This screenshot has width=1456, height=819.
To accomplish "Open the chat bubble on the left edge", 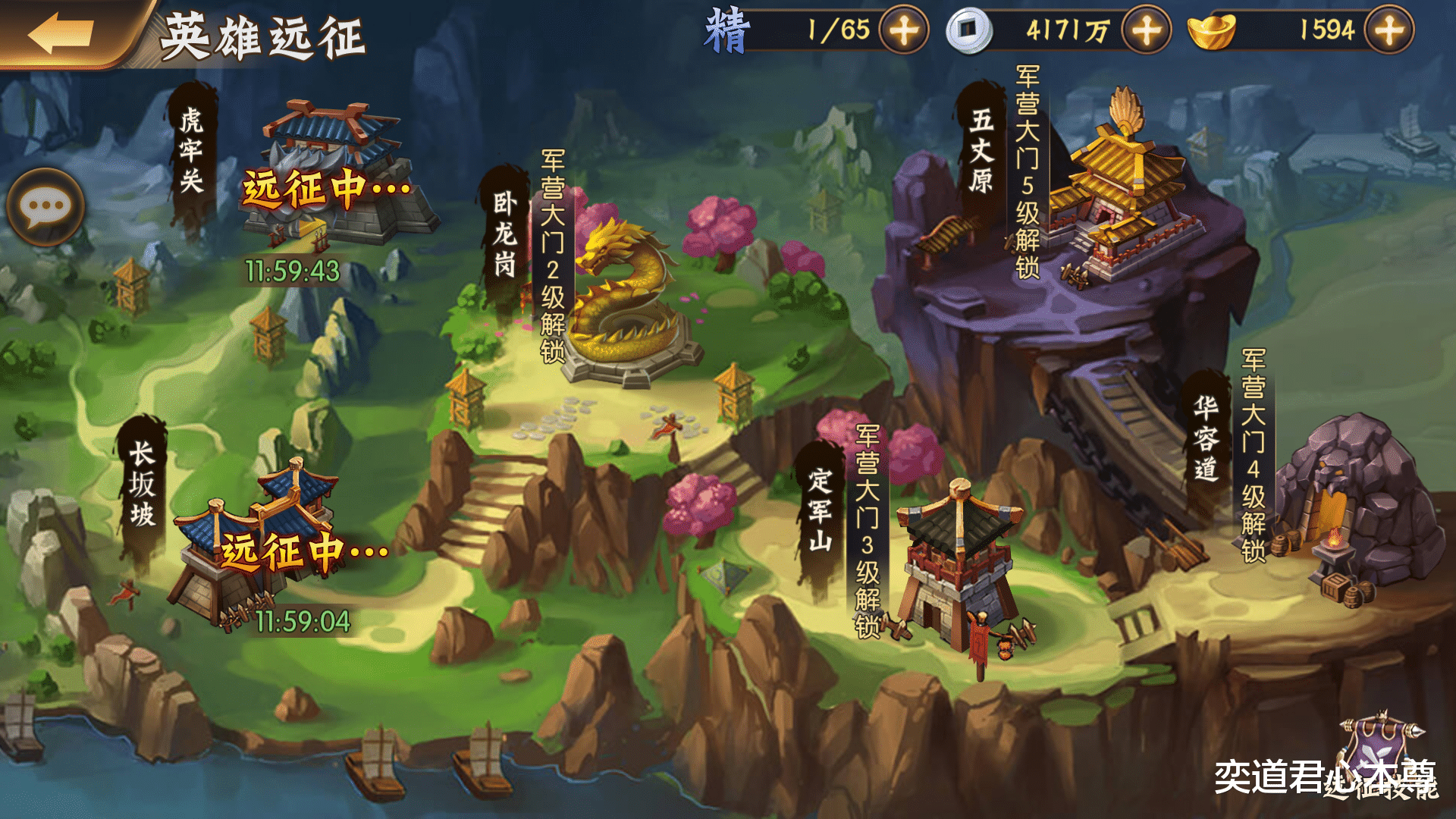I will (x=45, y=206).
